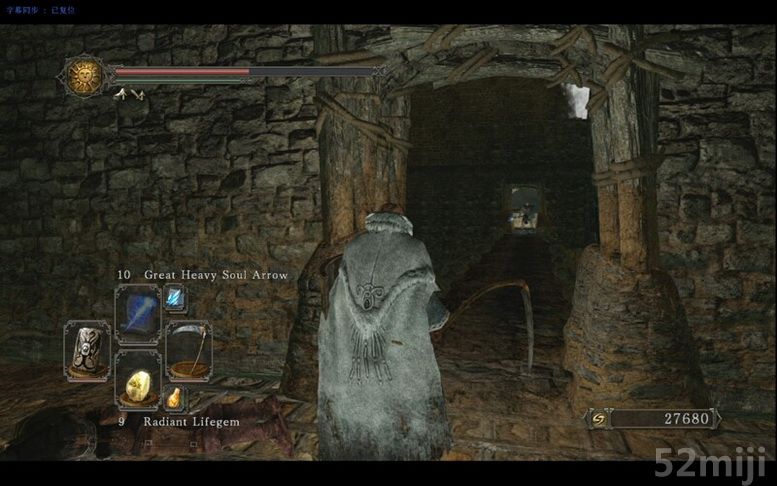Click the small orange item slot

pyautogui.click(x=174, y=398)
